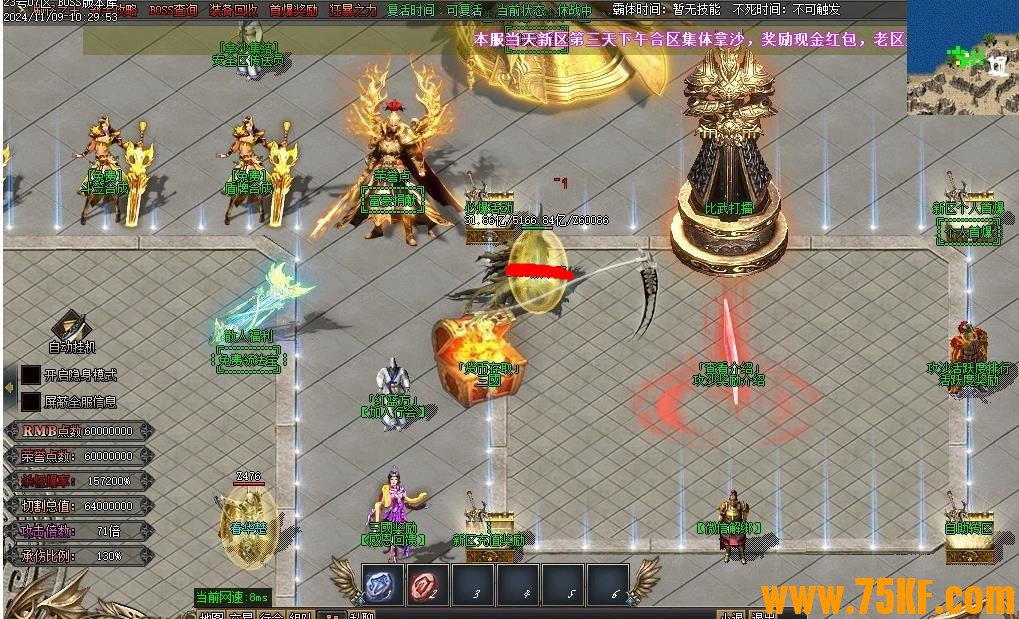Select the red stone in hotbar slot 2
The image size is (1019, 619).
[x=427, y=585]
